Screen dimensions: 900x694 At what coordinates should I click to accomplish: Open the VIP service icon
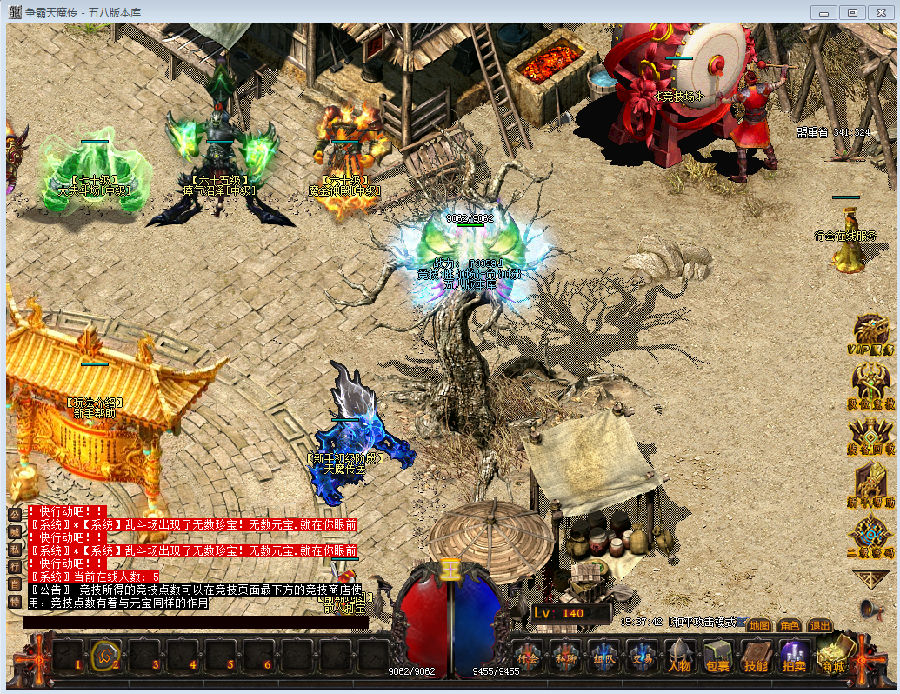[x=872, y=335]
